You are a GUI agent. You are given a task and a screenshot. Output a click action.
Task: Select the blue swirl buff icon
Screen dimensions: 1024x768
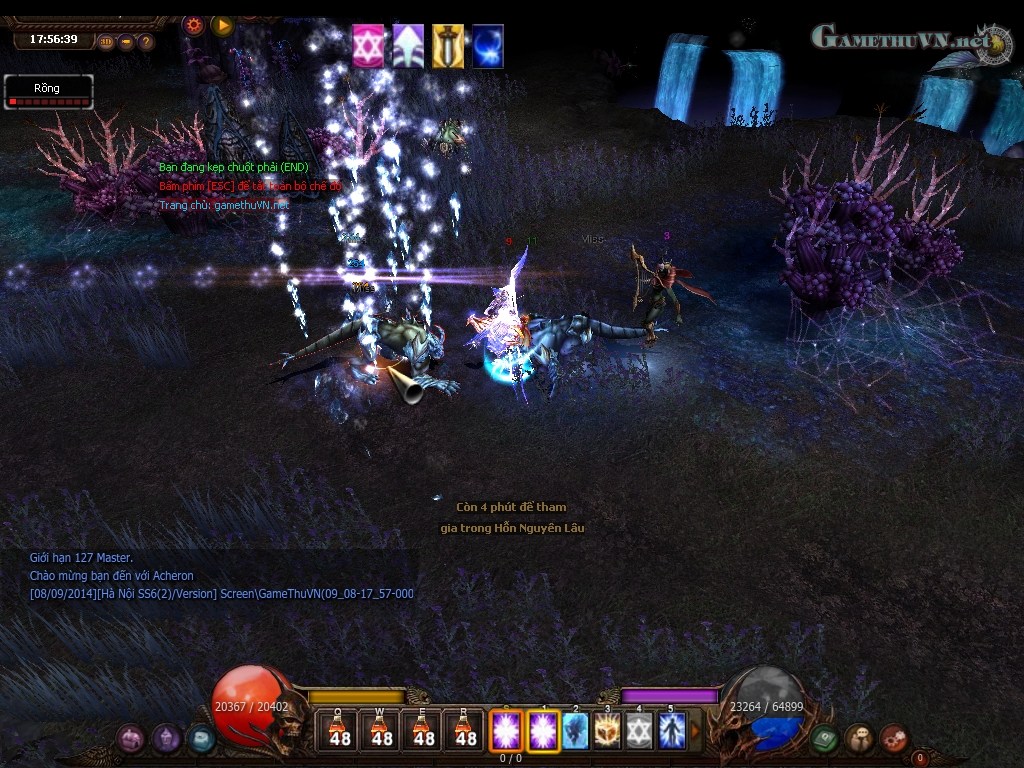coord(488,47)
